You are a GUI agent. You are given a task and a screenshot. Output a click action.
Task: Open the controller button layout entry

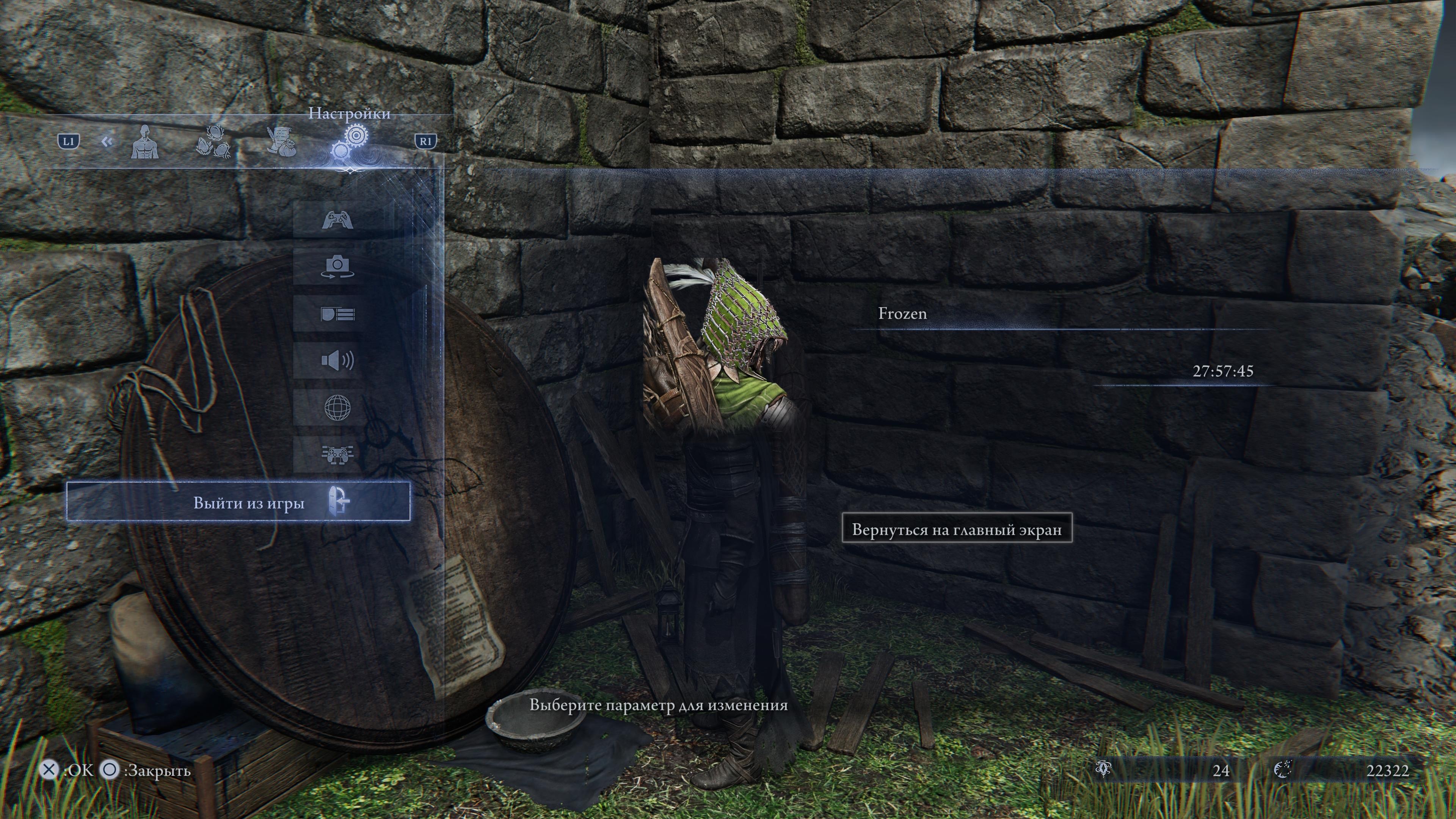point(337,454)
